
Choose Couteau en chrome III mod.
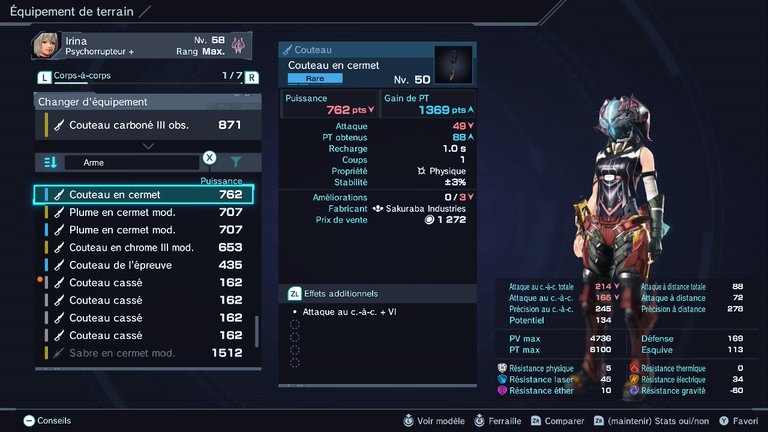coord(145,247)
